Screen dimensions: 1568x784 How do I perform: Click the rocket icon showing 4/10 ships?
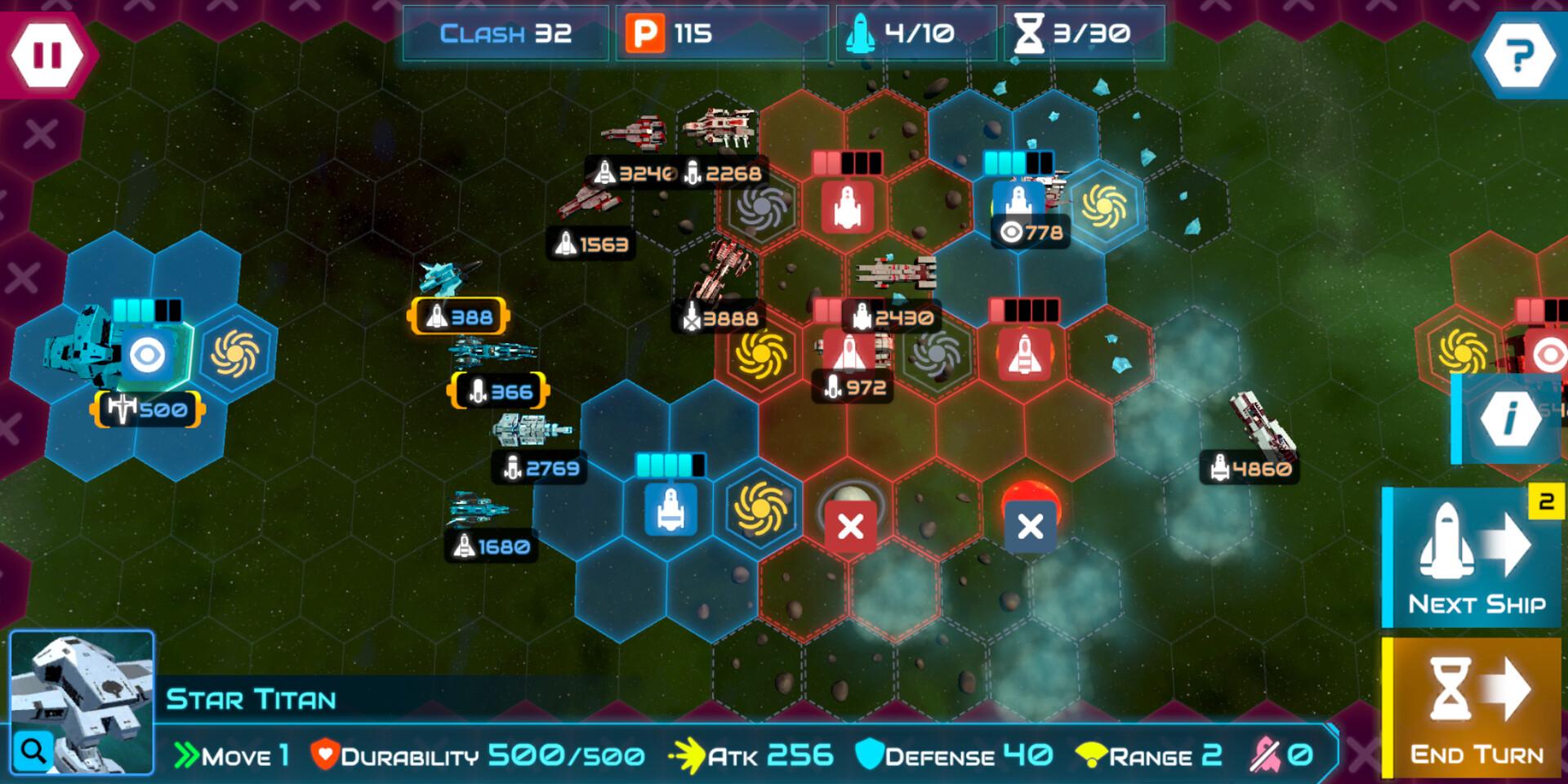coord(859,34)
